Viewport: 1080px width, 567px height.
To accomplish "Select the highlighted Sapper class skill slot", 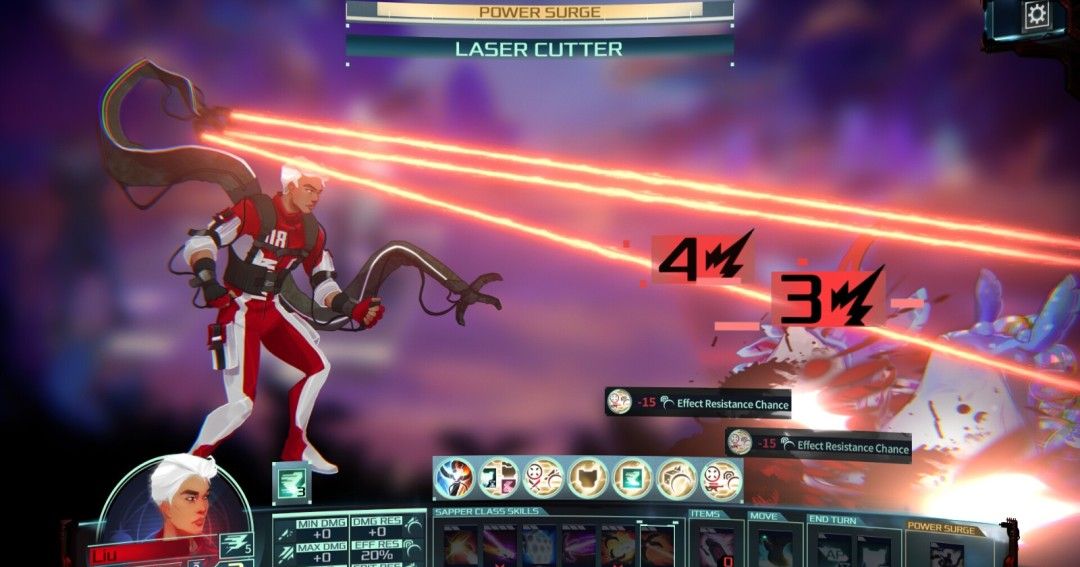I will 657,547.
